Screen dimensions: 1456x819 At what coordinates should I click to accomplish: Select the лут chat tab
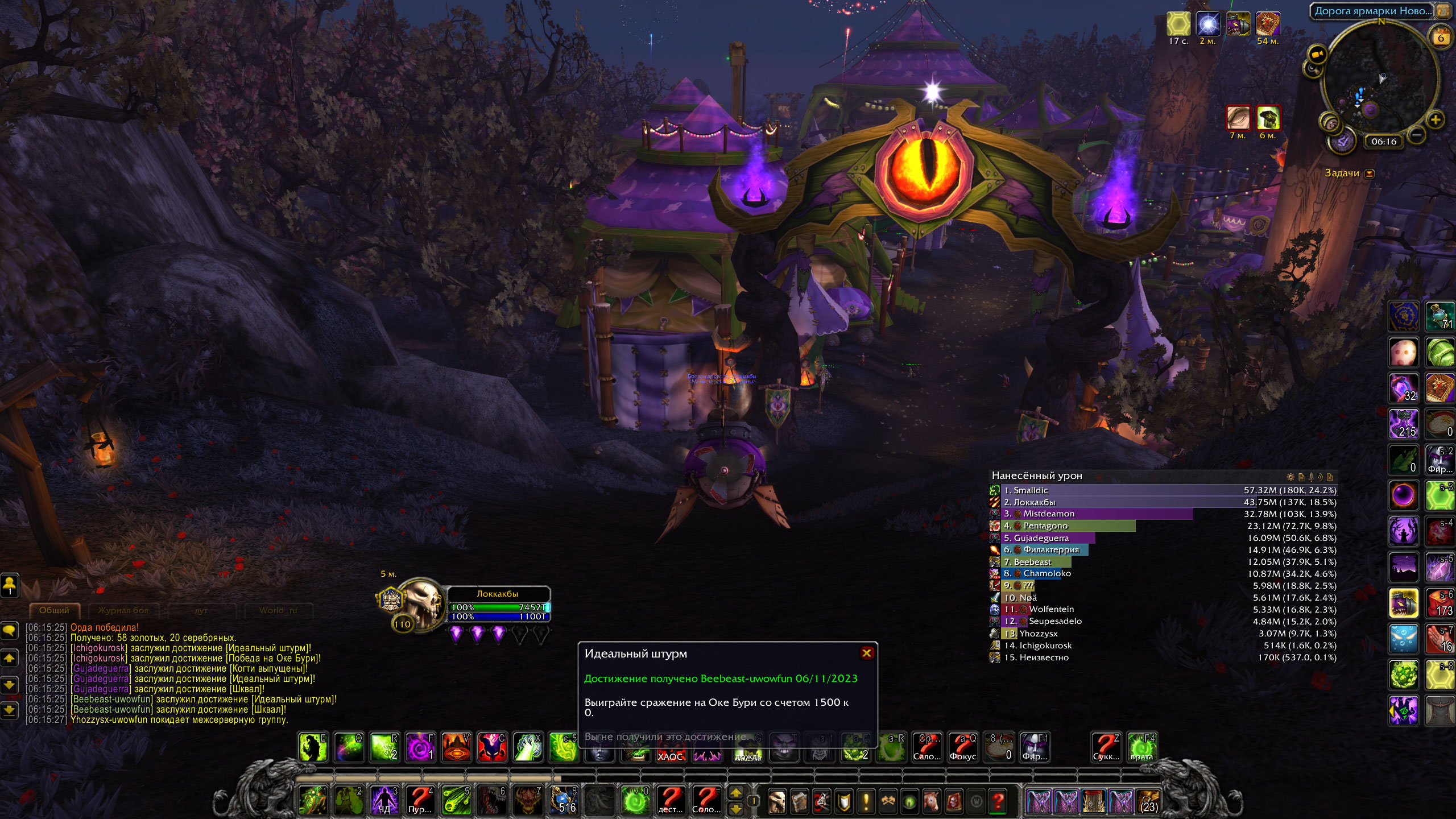[x=201, y=610]
